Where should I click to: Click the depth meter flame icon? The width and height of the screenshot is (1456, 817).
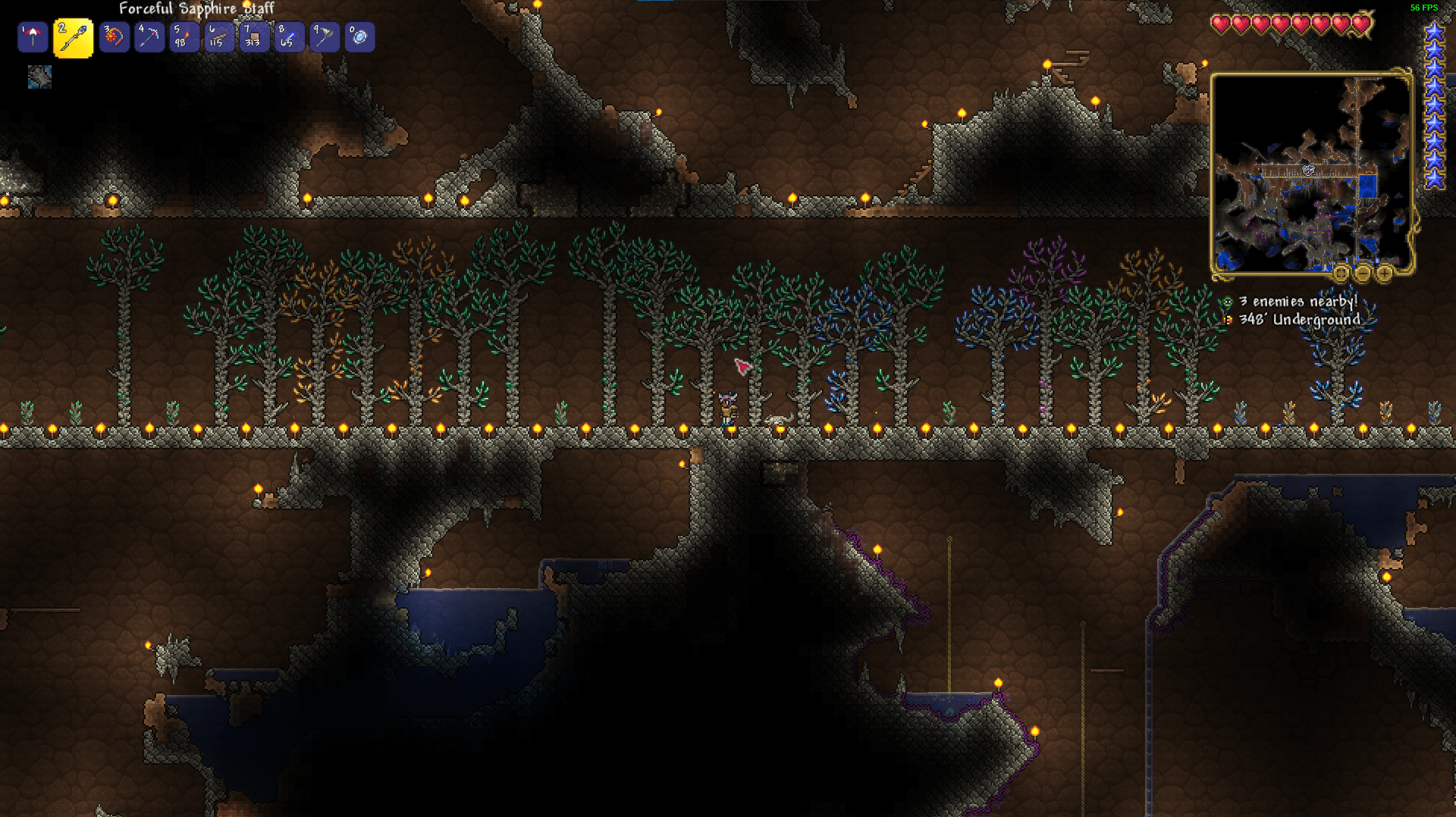coord(1228,321)
